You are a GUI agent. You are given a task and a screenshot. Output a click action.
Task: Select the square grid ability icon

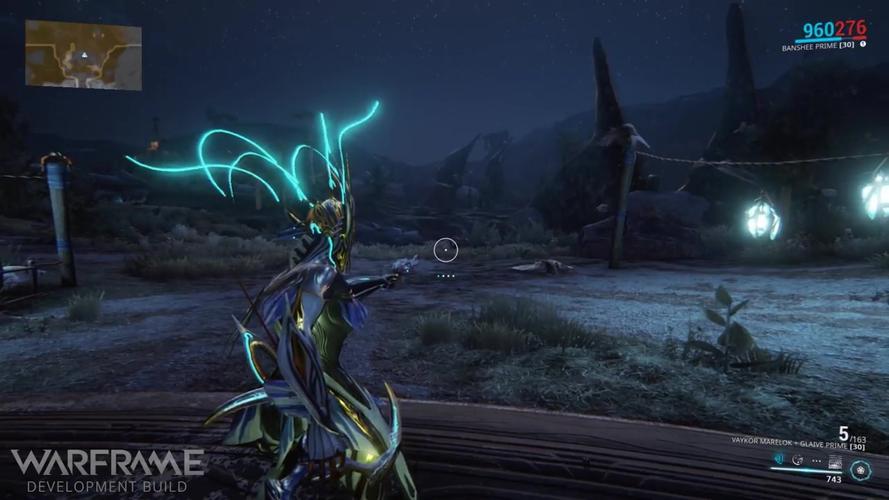click(x=835, y=461)
